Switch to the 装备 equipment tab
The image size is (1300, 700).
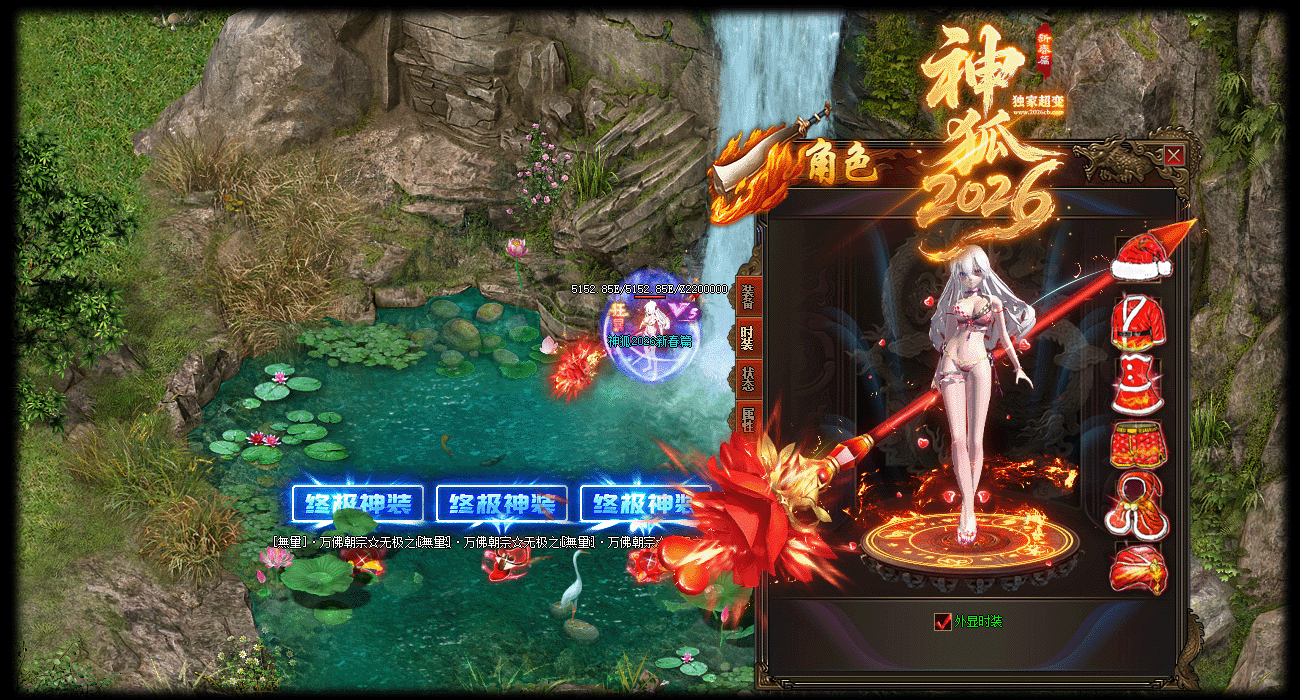pyautogui.click(x=747, y=294)
